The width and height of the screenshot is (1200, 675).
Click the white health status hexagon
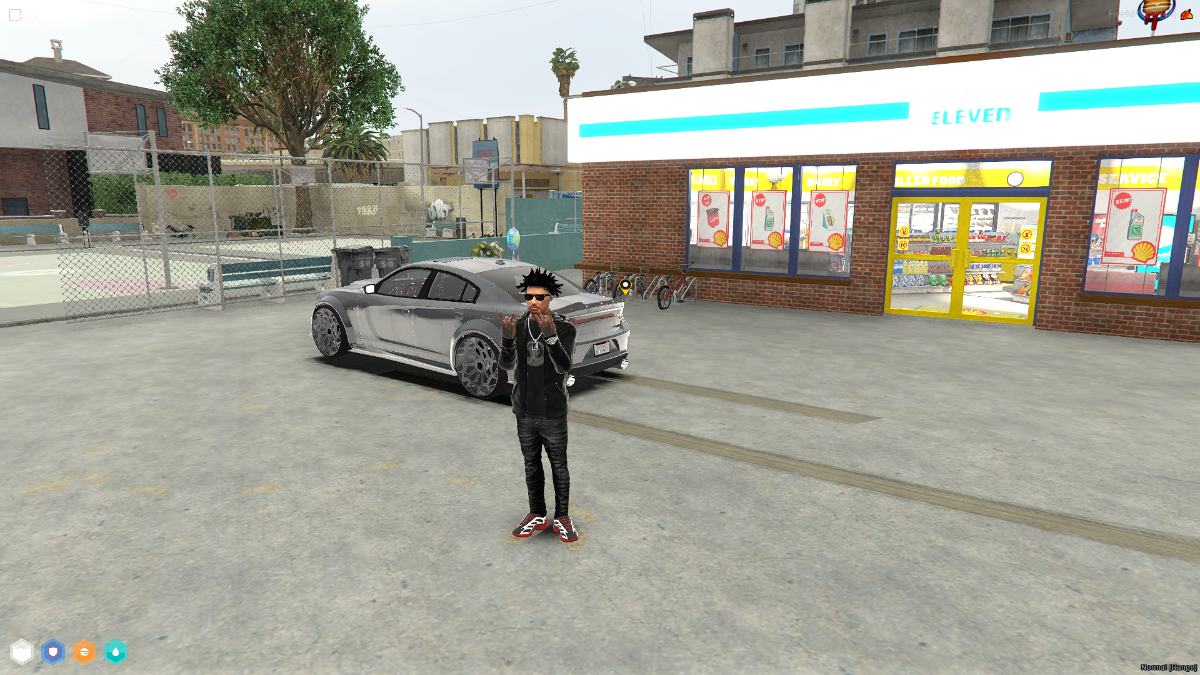[x=22, y=652]
